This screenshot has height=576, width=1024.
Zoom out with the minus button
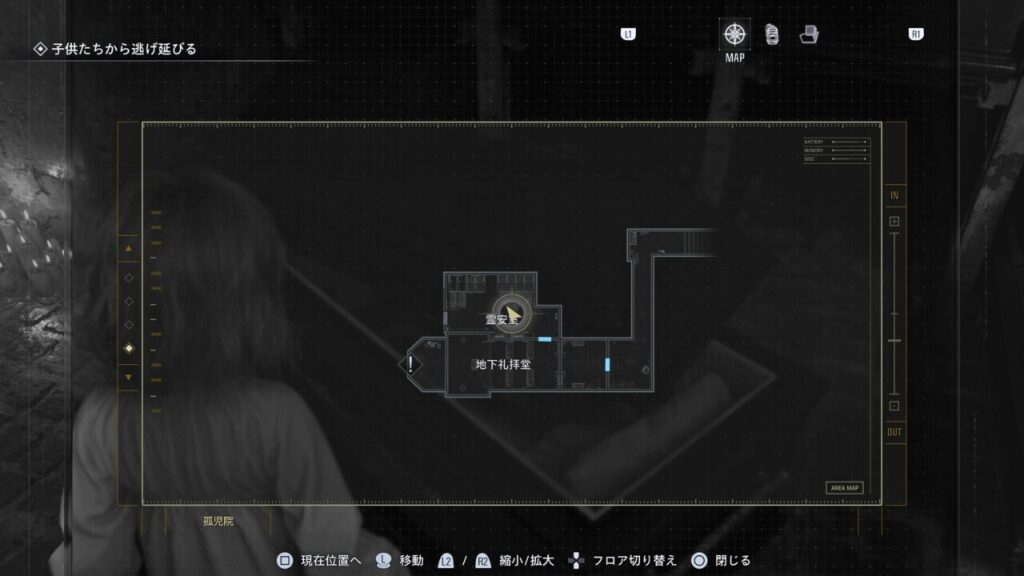point(894,405)
